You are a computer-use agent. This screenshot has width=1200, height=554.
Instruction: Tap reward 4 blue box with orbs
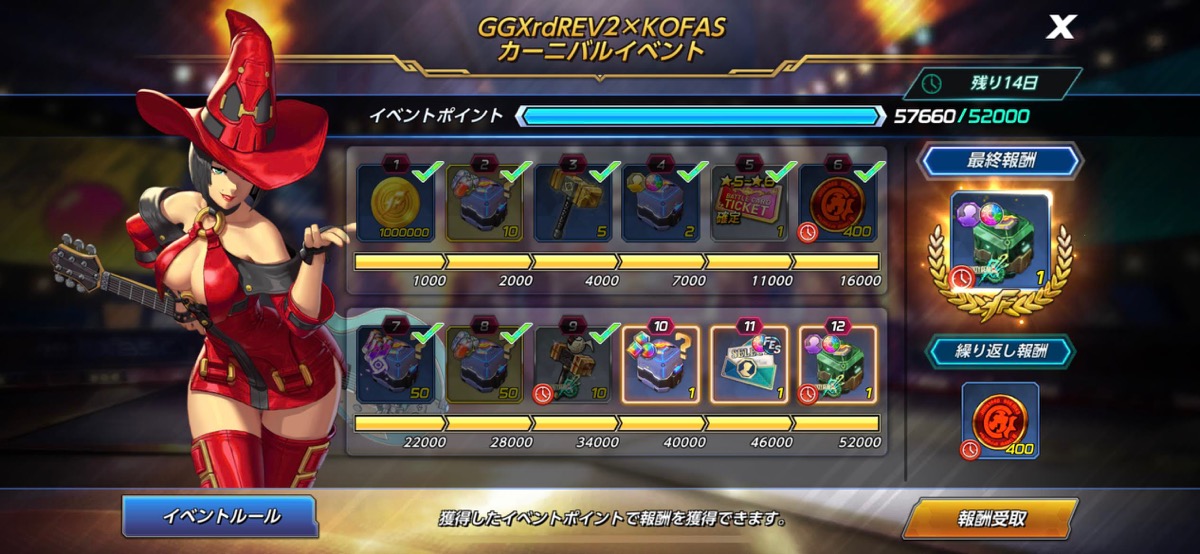point(662,203)
